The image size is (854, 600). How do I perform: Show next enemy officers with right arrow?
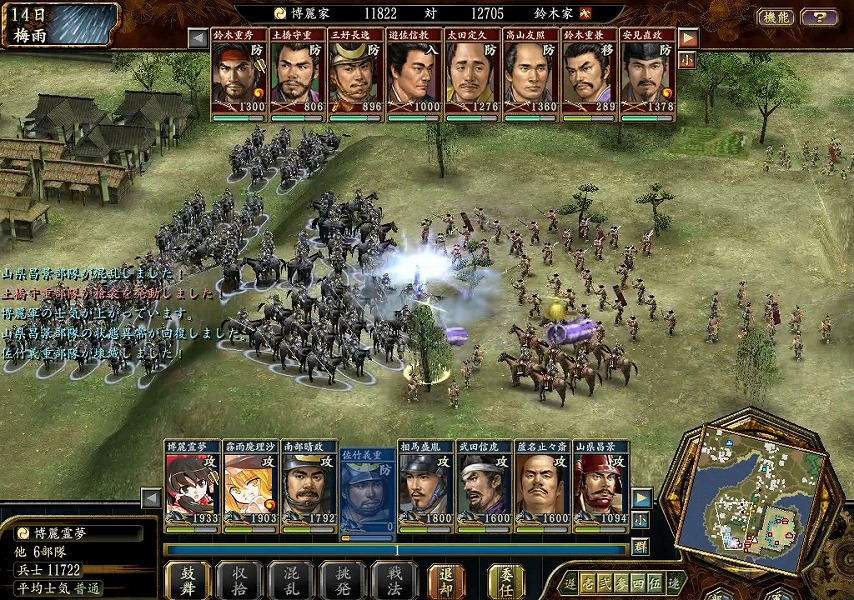pyautogui.click(x=688, y=38)
